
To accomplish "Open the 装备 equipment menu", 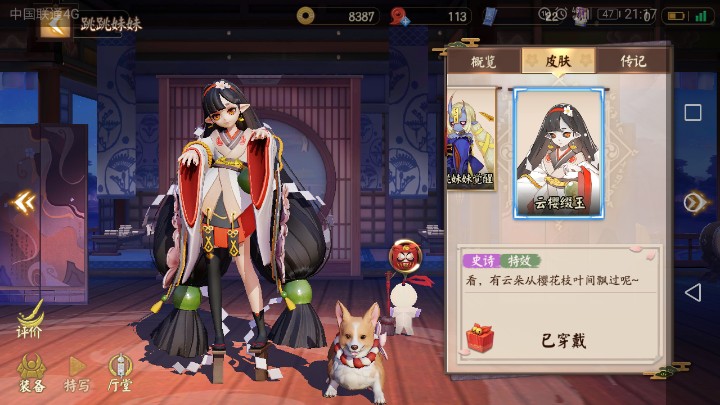I will pos(31,373).
